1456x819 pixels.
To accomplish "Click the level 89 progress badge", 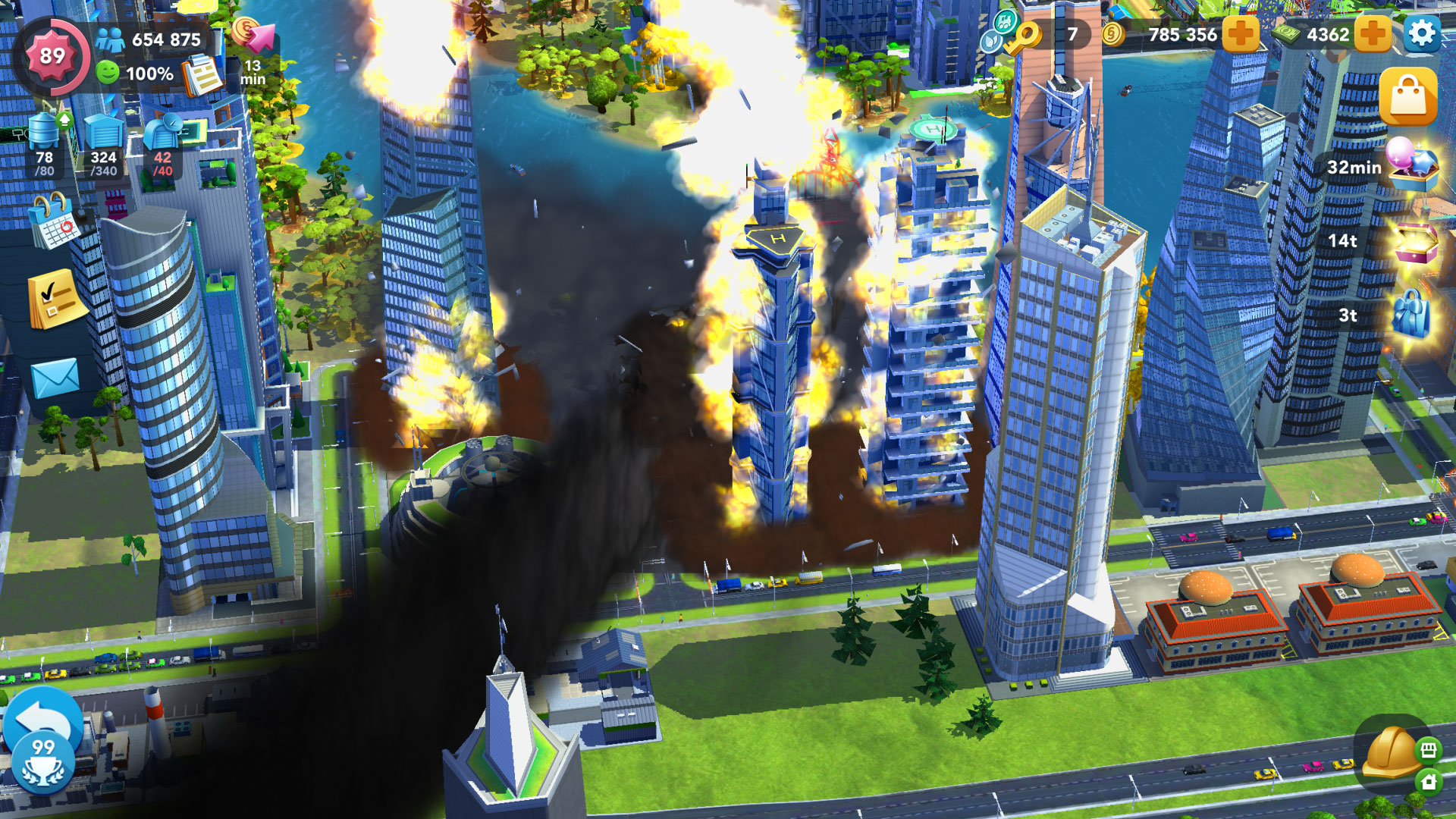I will tap(52, 55).
